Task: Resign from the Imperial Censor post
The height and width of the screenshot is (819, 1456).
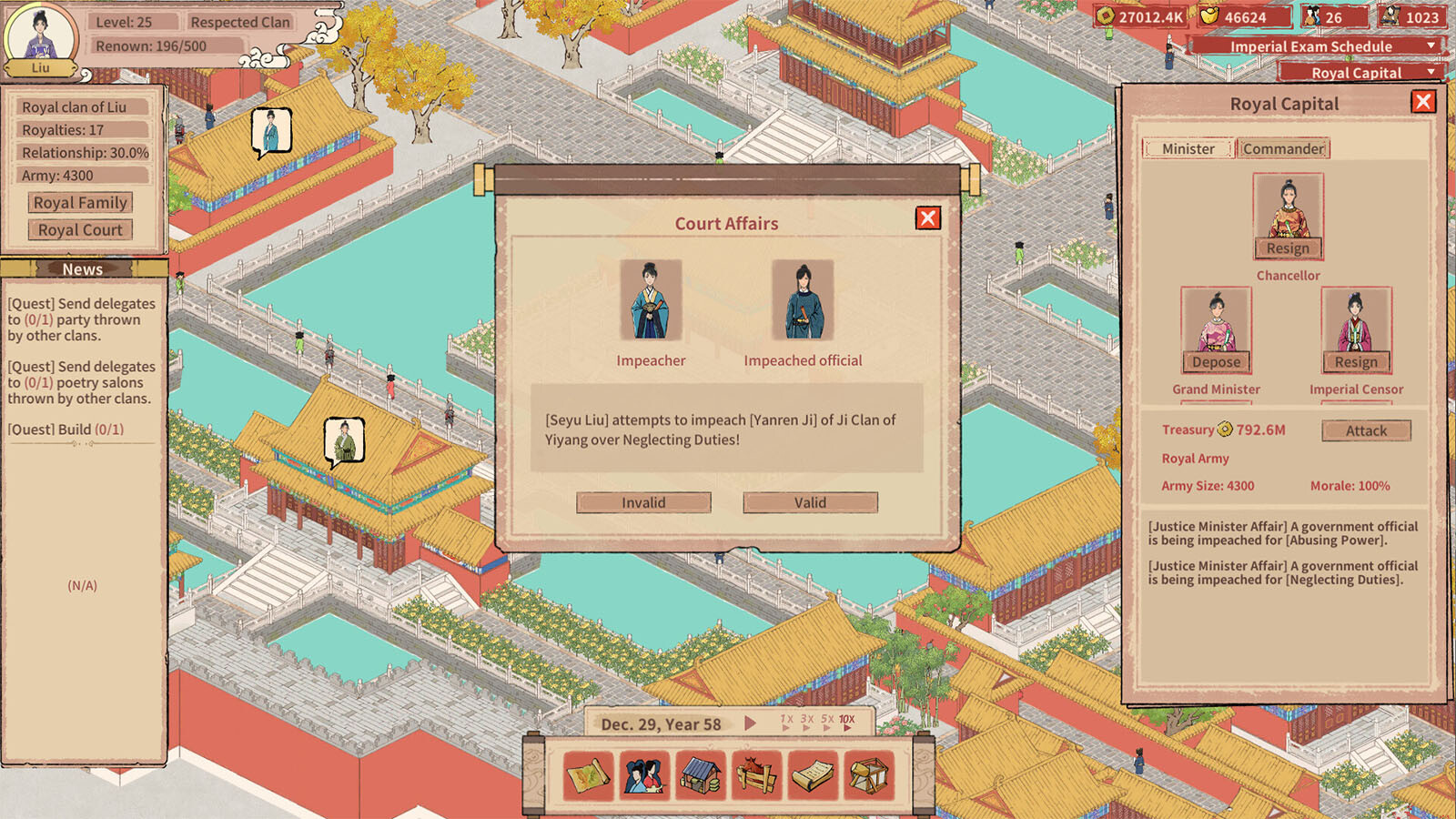Action: [x=1356, y=362]
